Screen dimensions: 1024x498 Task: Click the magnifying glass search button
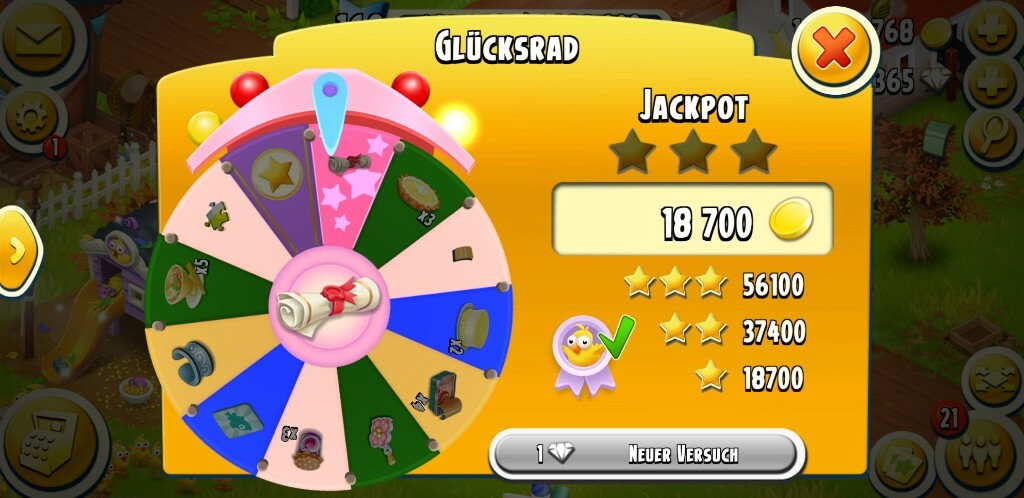click(x=994, y=128)
